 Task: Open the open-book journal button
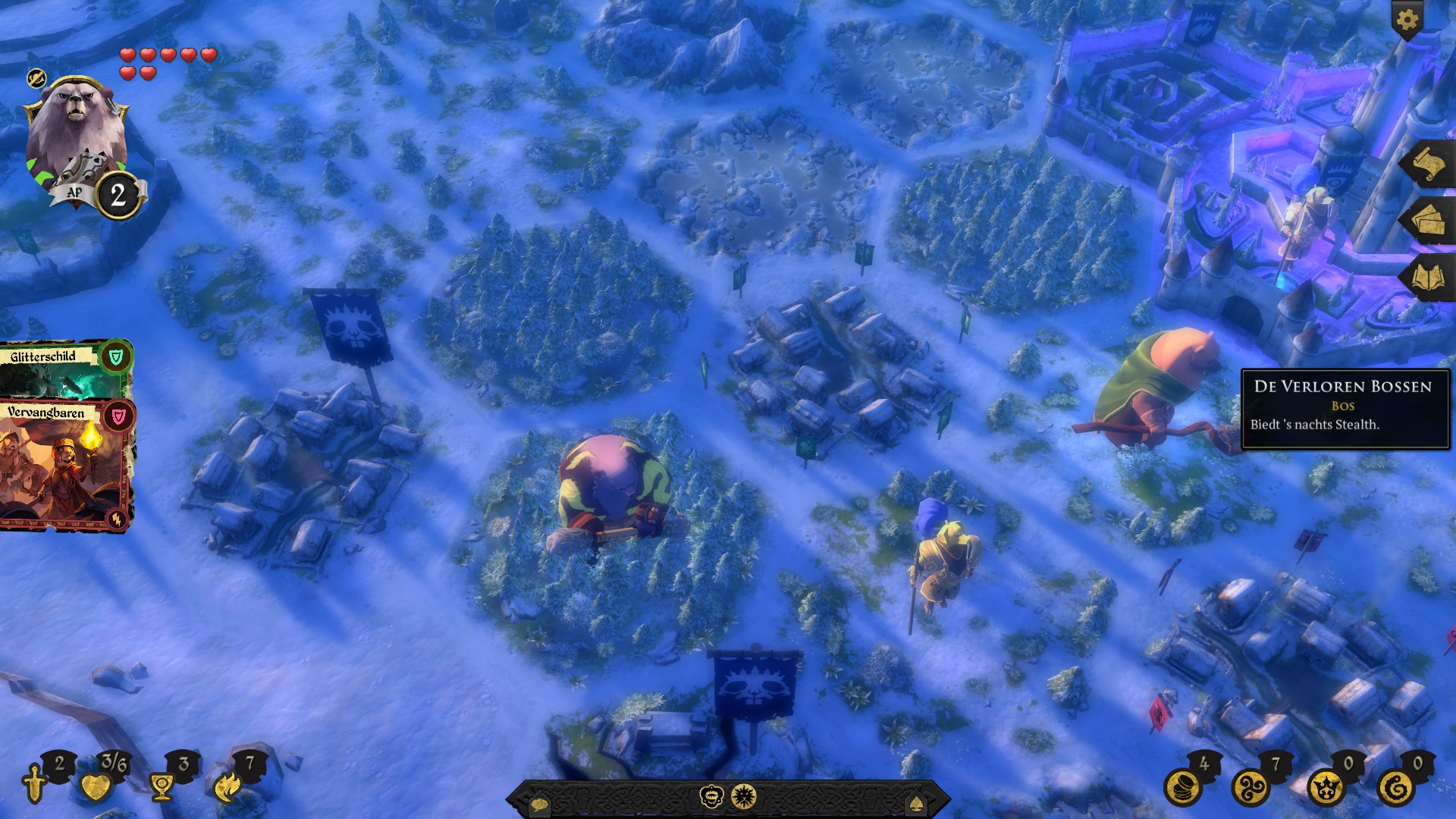[x=1426, y=278]
